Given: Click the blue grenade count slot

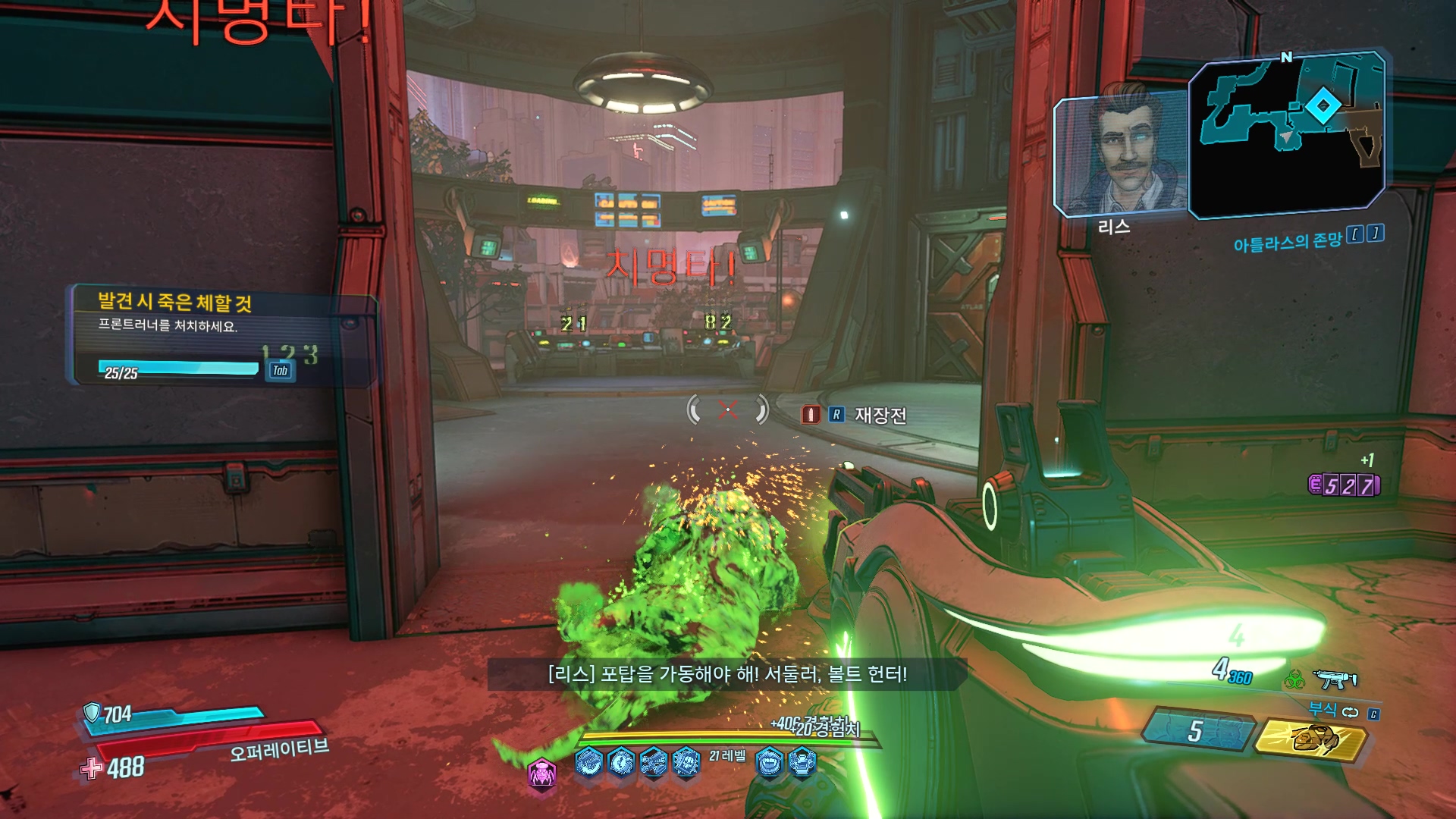Looking at the screenshot, I should pyautogui.click(x=1195, y=731).
